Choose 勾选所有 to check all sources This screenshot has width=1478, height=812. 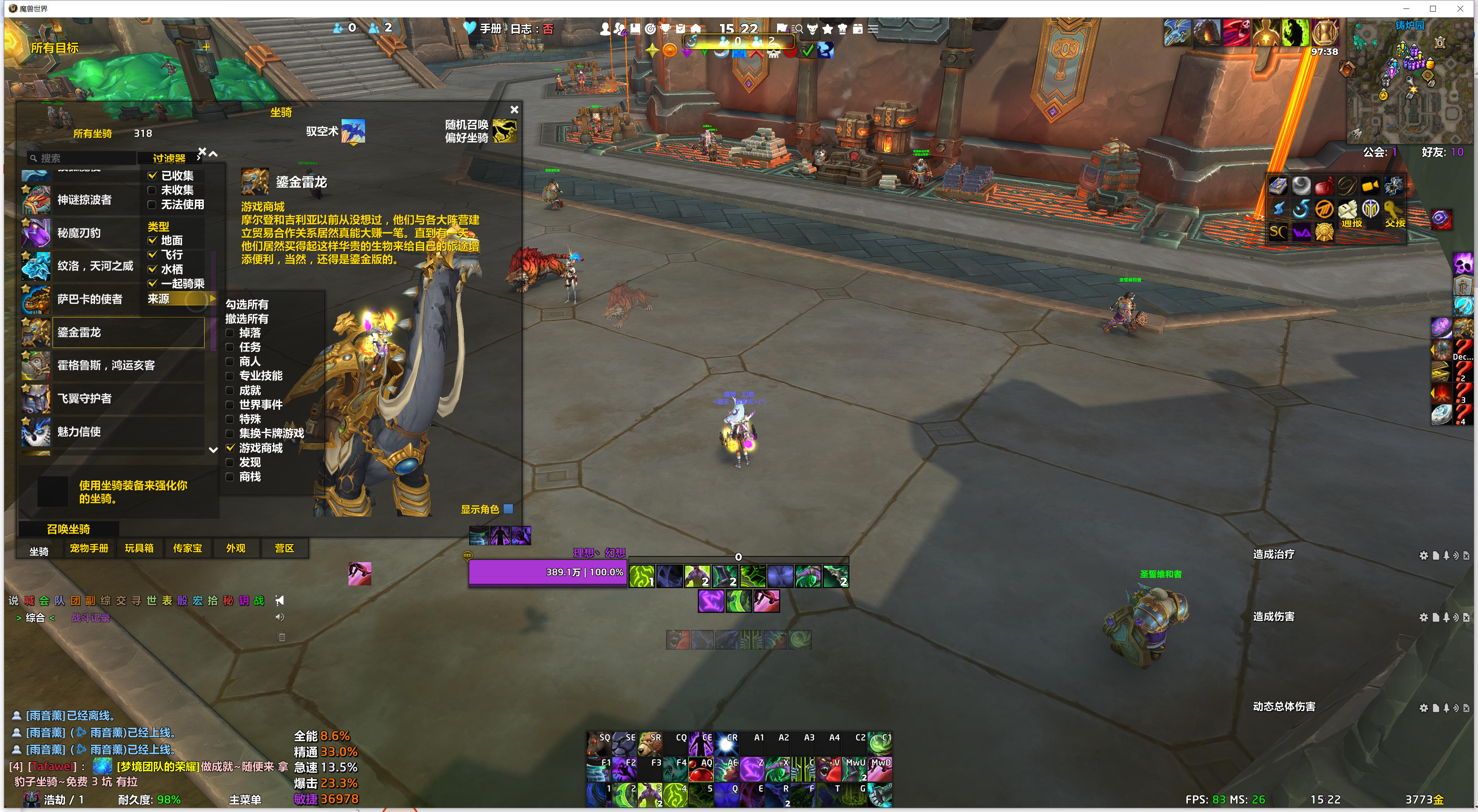[247, 305]
